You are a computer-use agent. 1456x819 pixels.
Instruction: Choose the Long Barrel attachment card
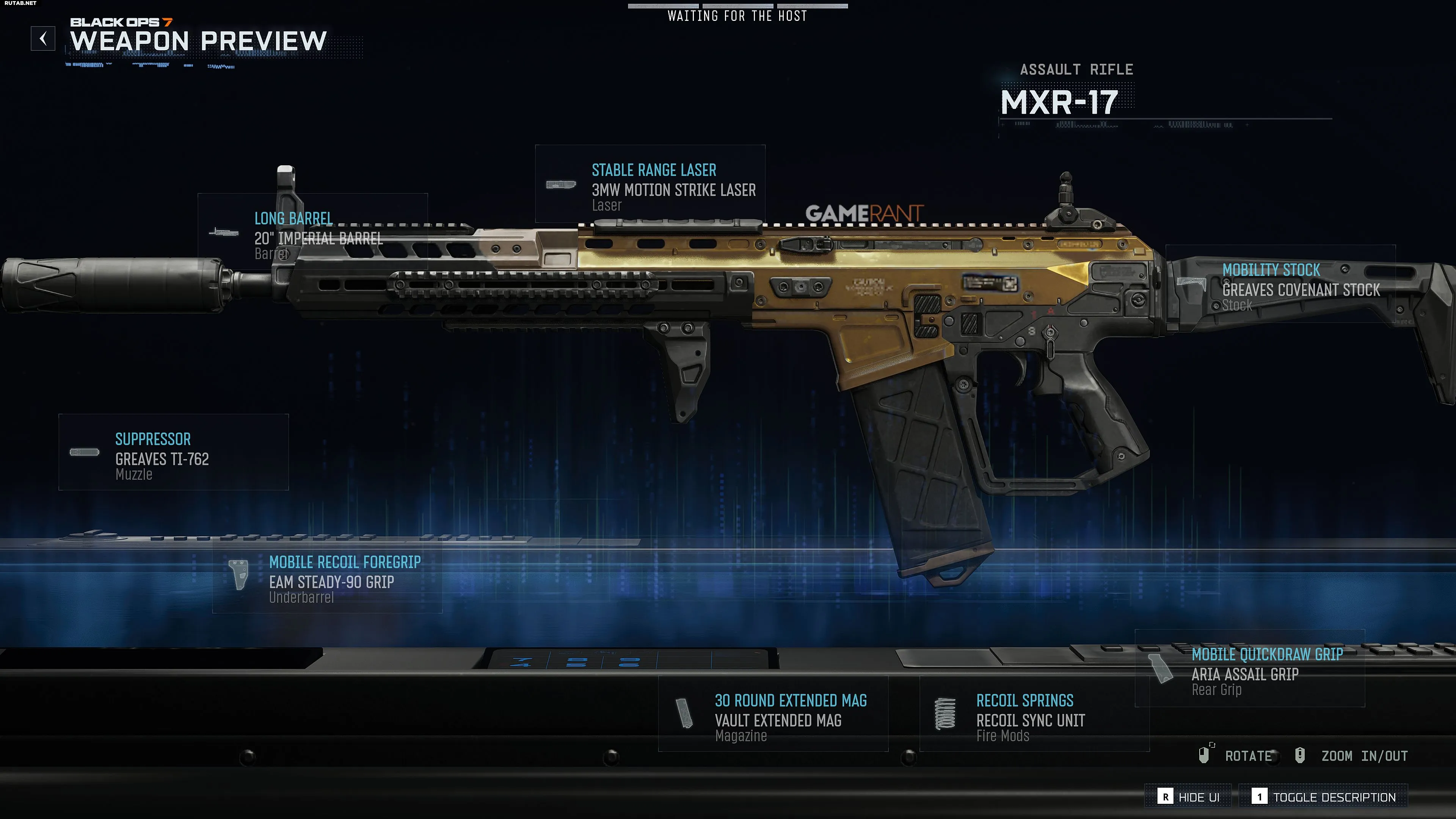pyautogui.click(x=312, y=233)
